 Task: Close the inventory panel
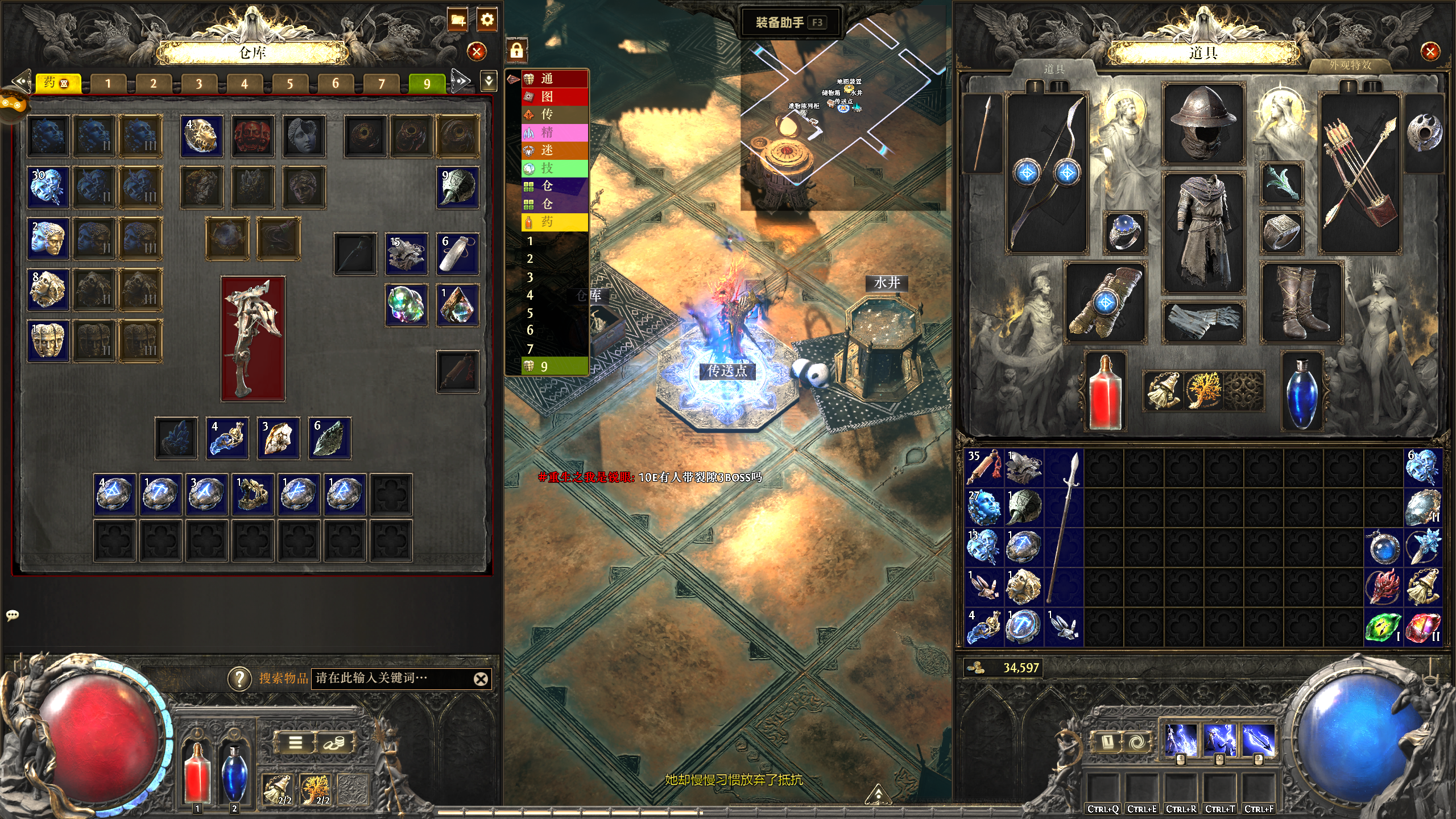pyautogui.click(x=1430, y=52)
